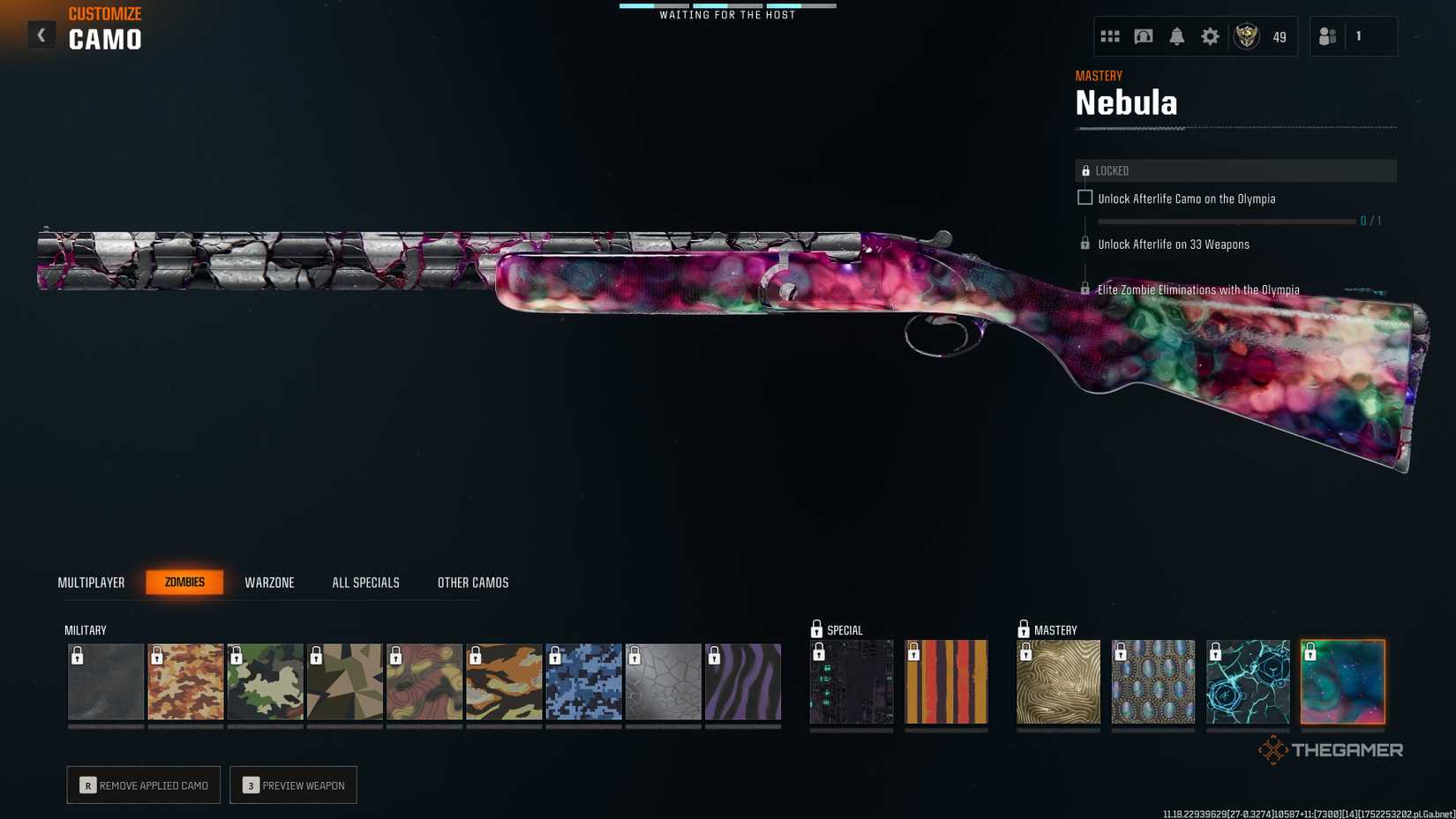Click the back arrow beside Customize Camo
This screenshot has height=819, width=1456.
click(41, 34)
